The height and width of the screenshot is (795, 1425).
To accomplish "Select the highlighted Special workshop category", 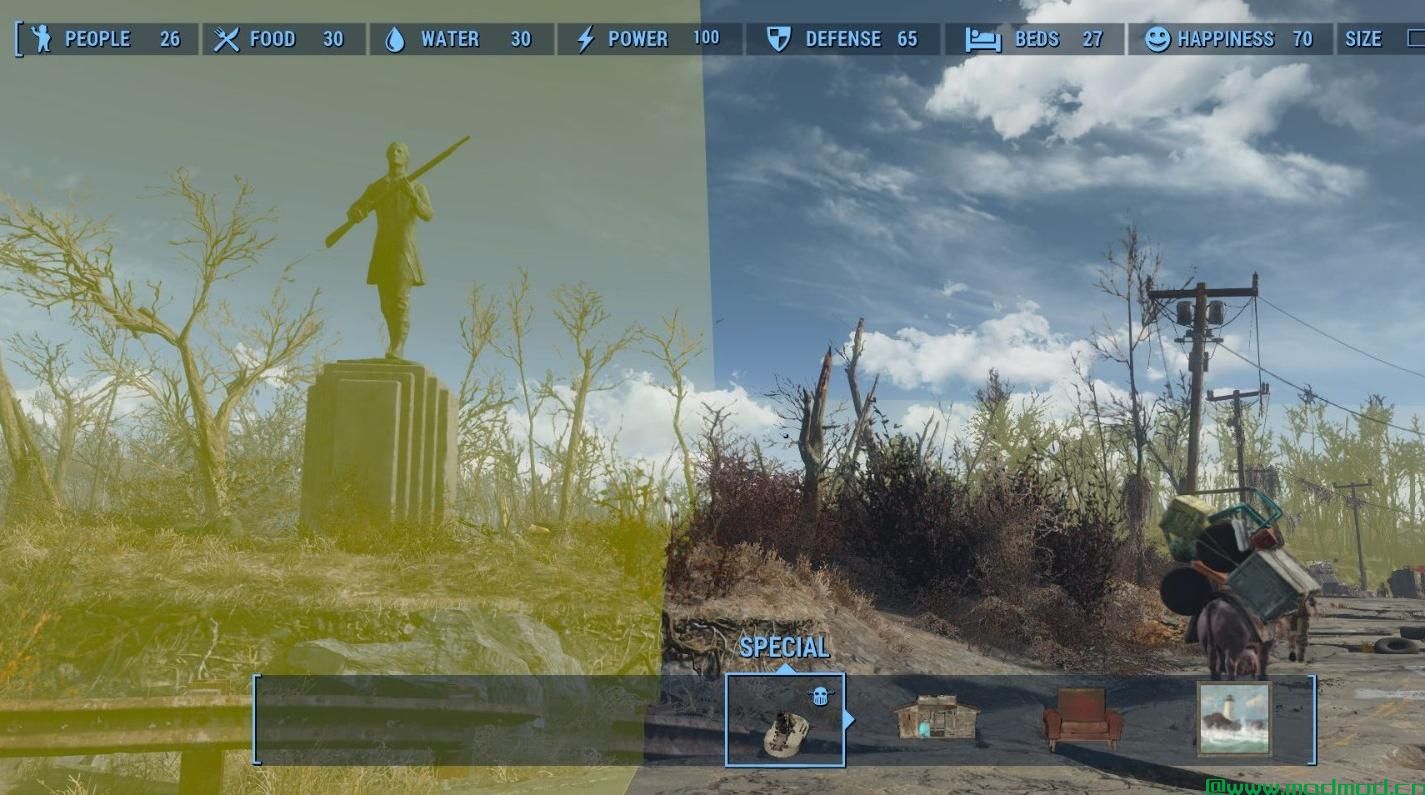I will (x=785, y=720).
